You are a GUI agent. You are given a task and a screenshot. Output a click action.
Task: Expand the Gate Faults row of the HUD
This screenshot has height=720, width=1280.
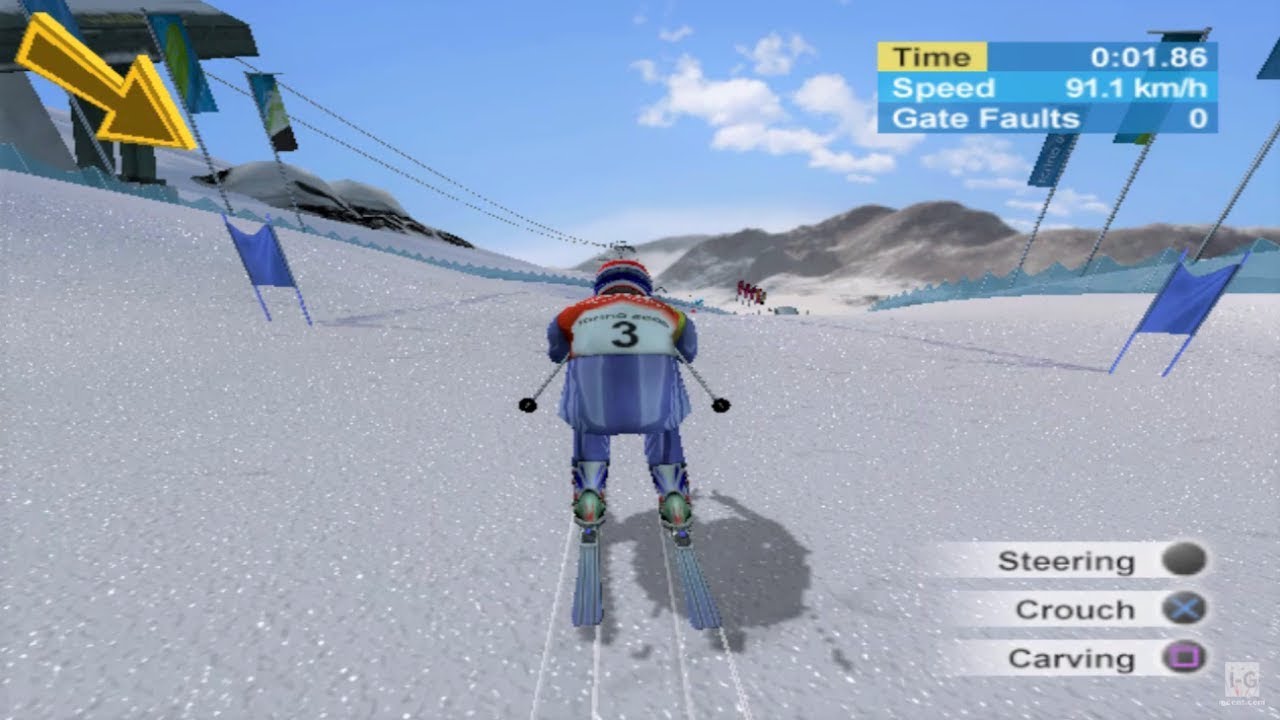coord(1050,118)
